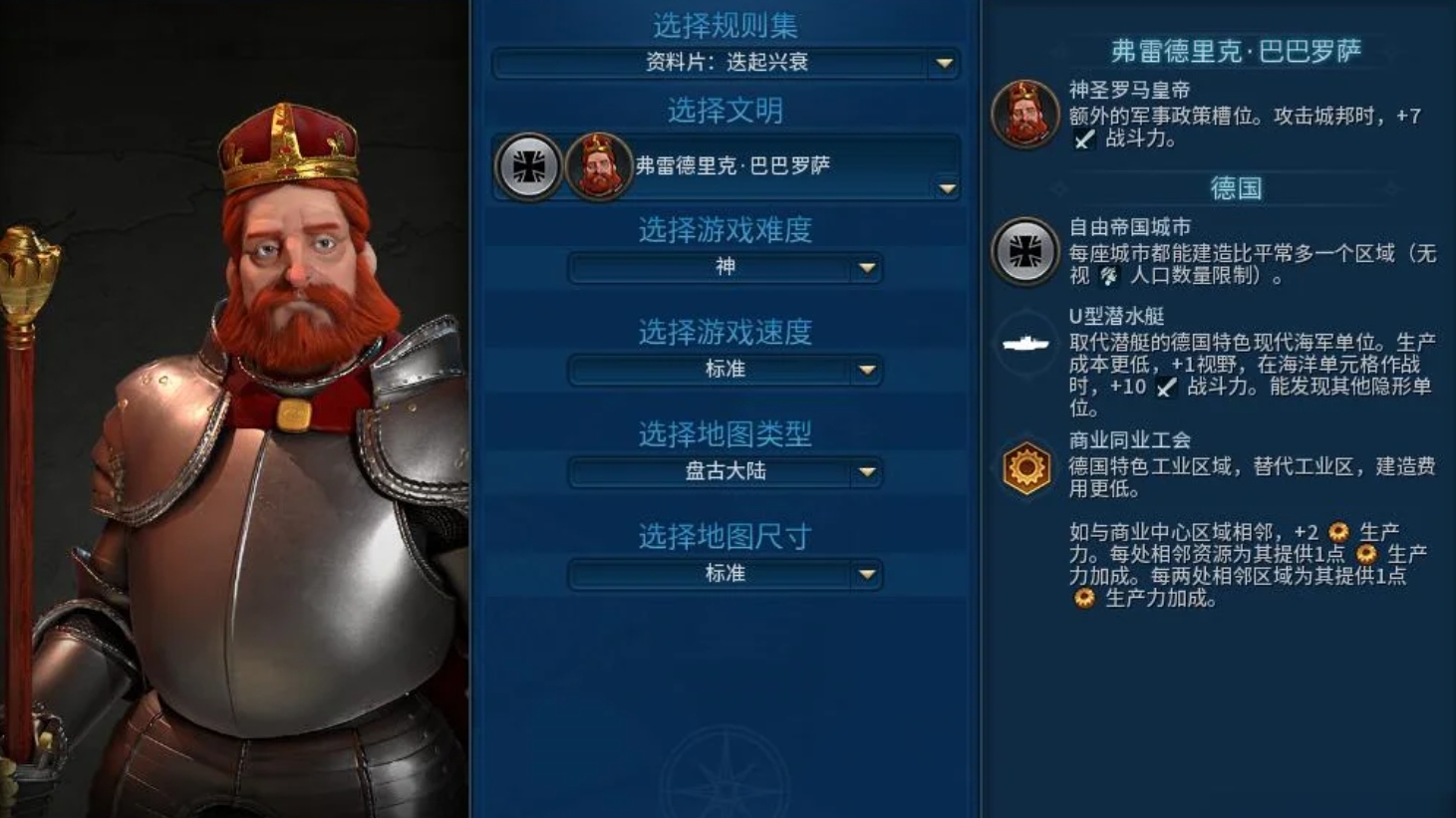
Task: Open the map size dropdown at the bottom
Action: point(867,574)
